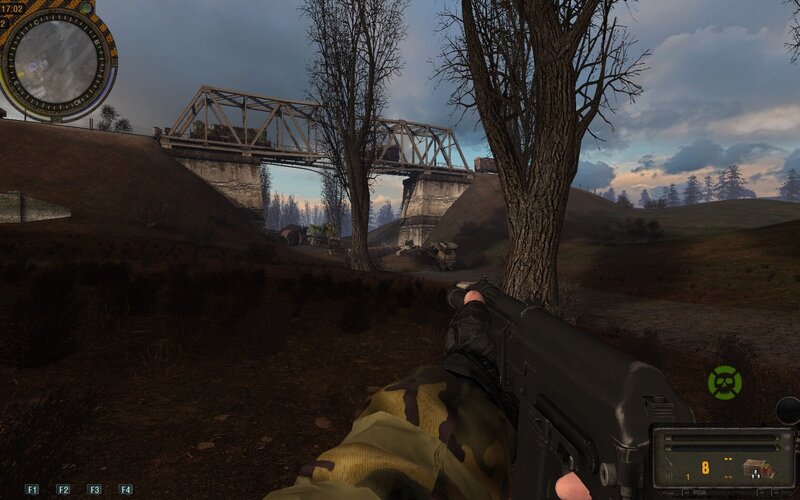Click the green skull radiation icon
This screenshot has height=500, width=800.
tap(724, 382)
